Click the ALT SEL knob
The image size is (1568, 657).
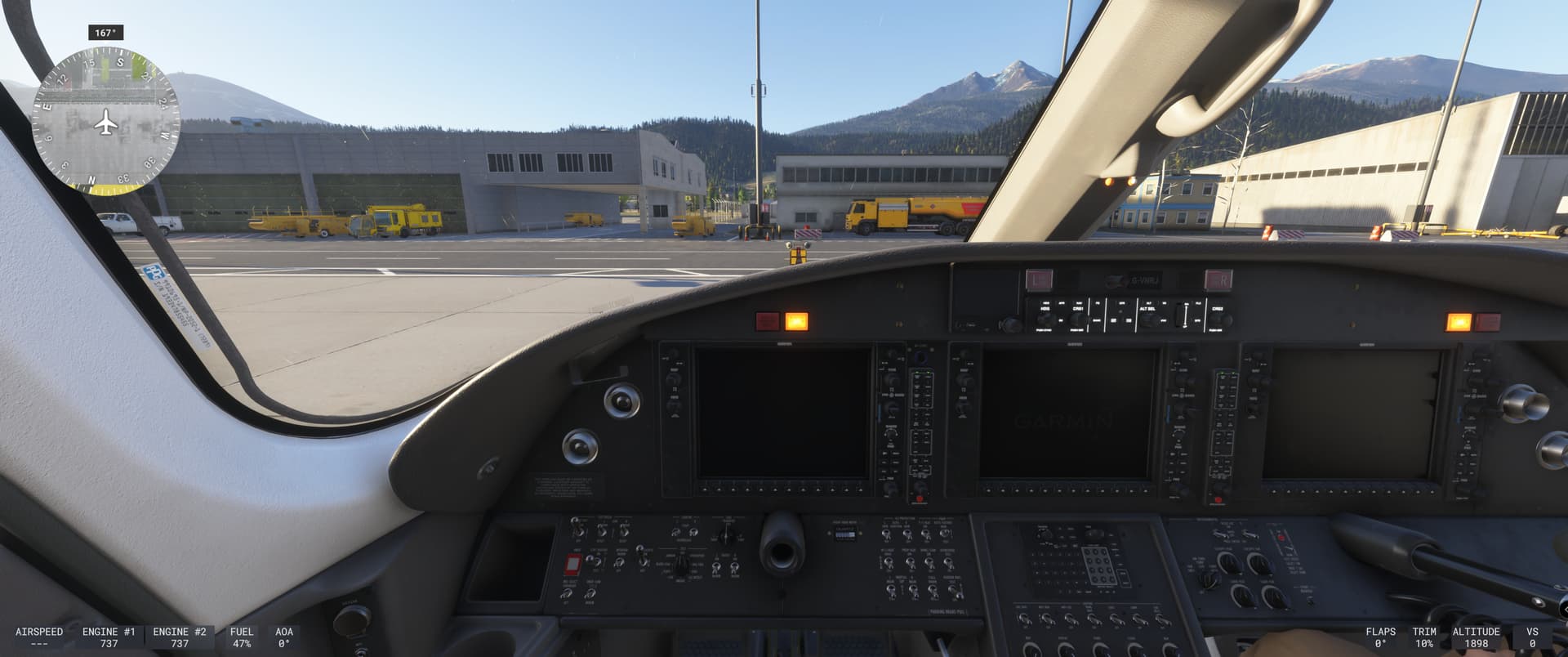tap(1147, 320)
